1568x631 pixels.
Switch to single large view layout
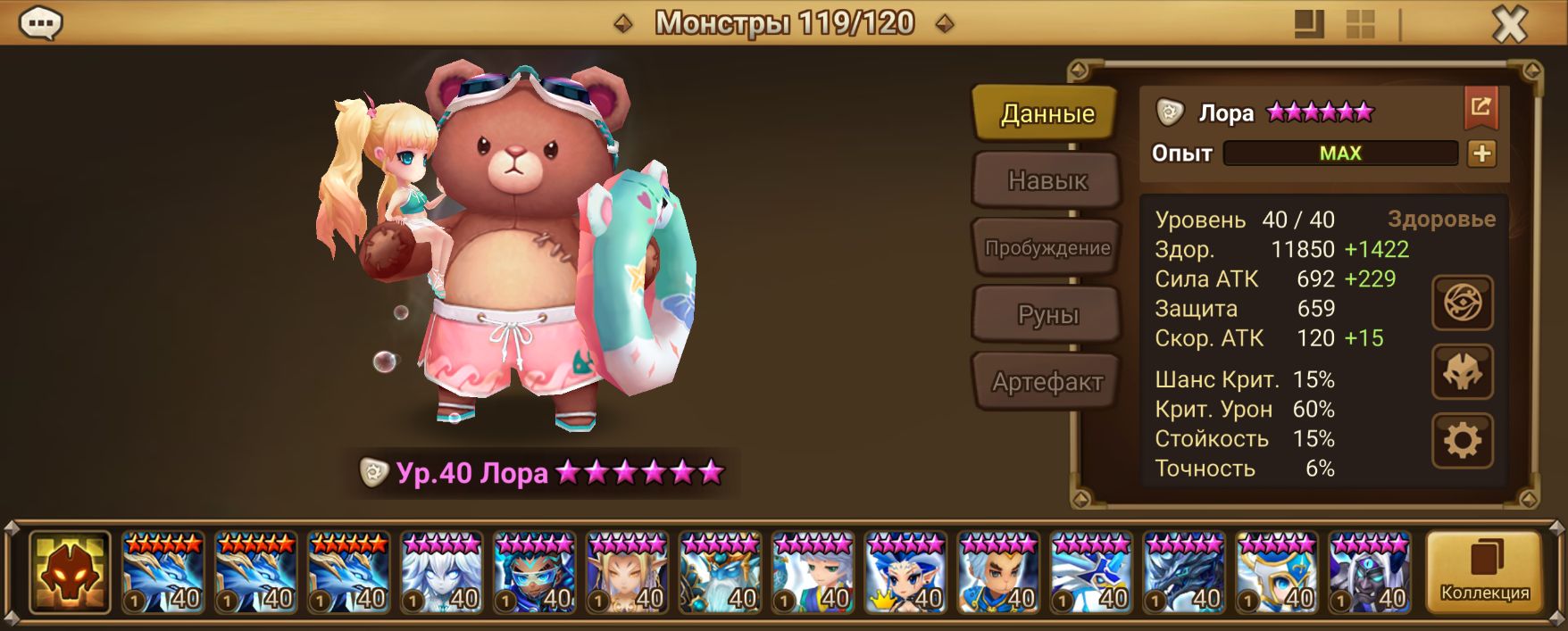click(1309, 25)
